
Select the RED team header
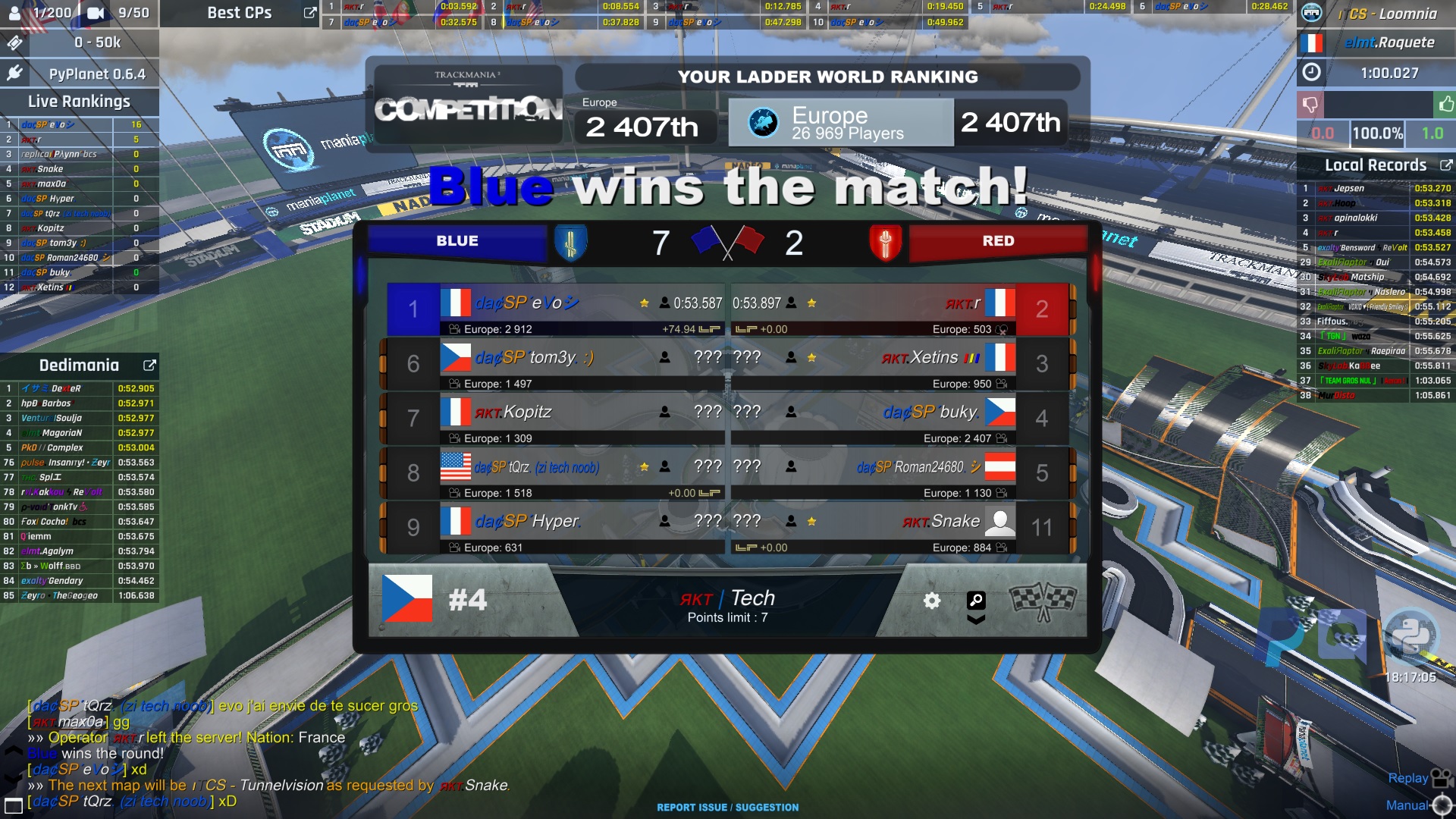[x=997, y=241]
